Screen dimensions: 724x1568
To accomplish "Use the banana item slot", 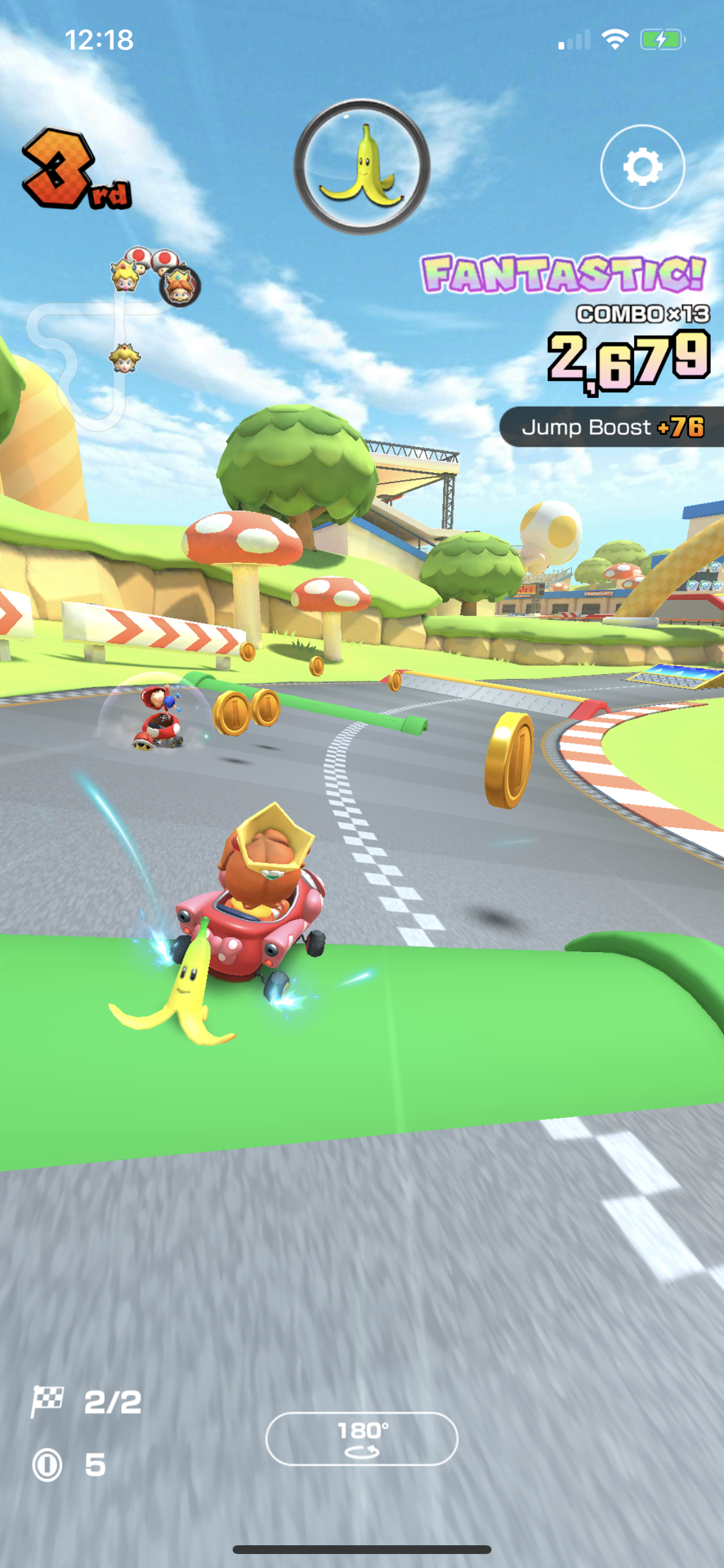I will coord(362,167).
